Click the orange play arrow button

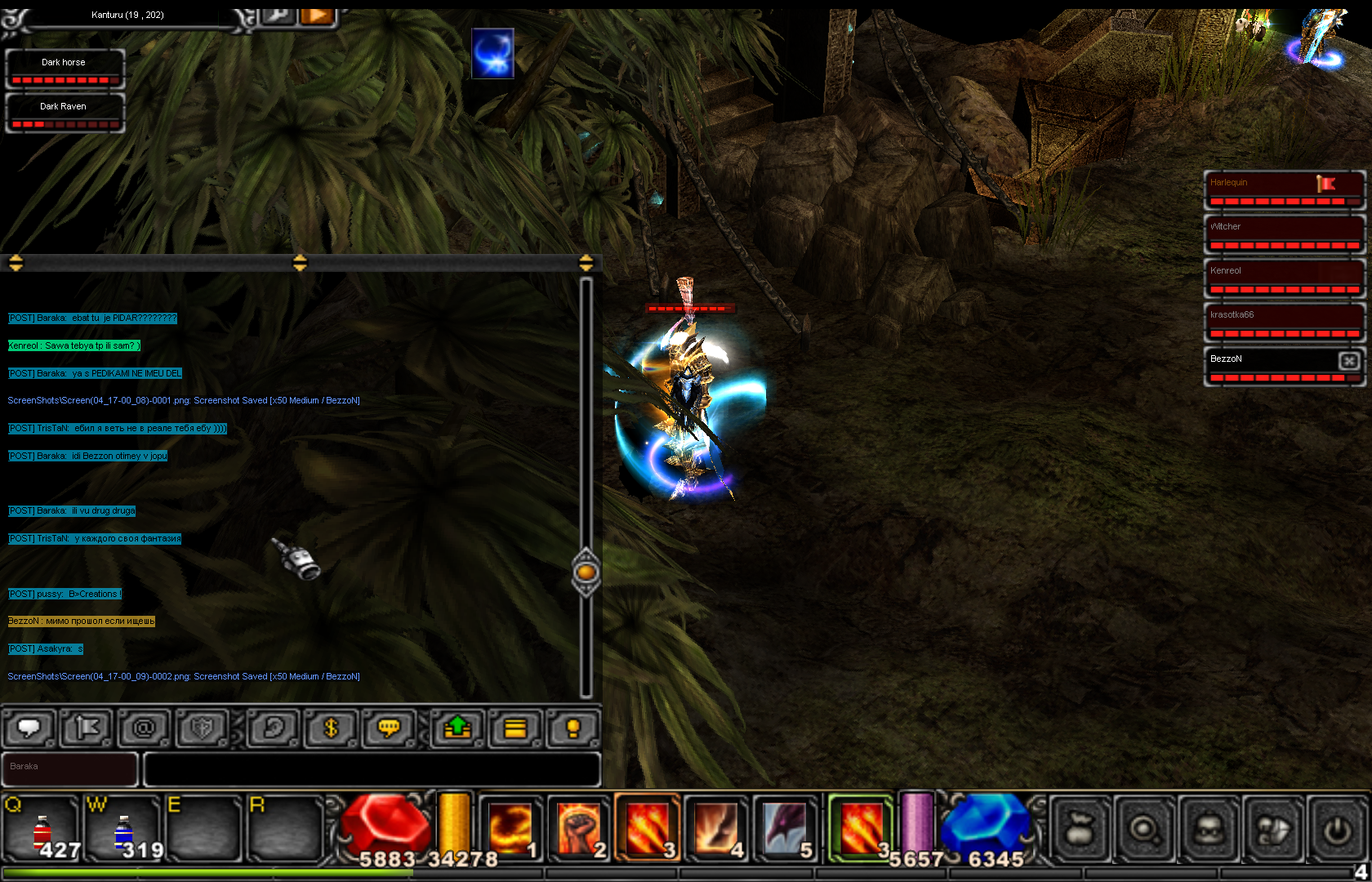click(x=318, y=16)
